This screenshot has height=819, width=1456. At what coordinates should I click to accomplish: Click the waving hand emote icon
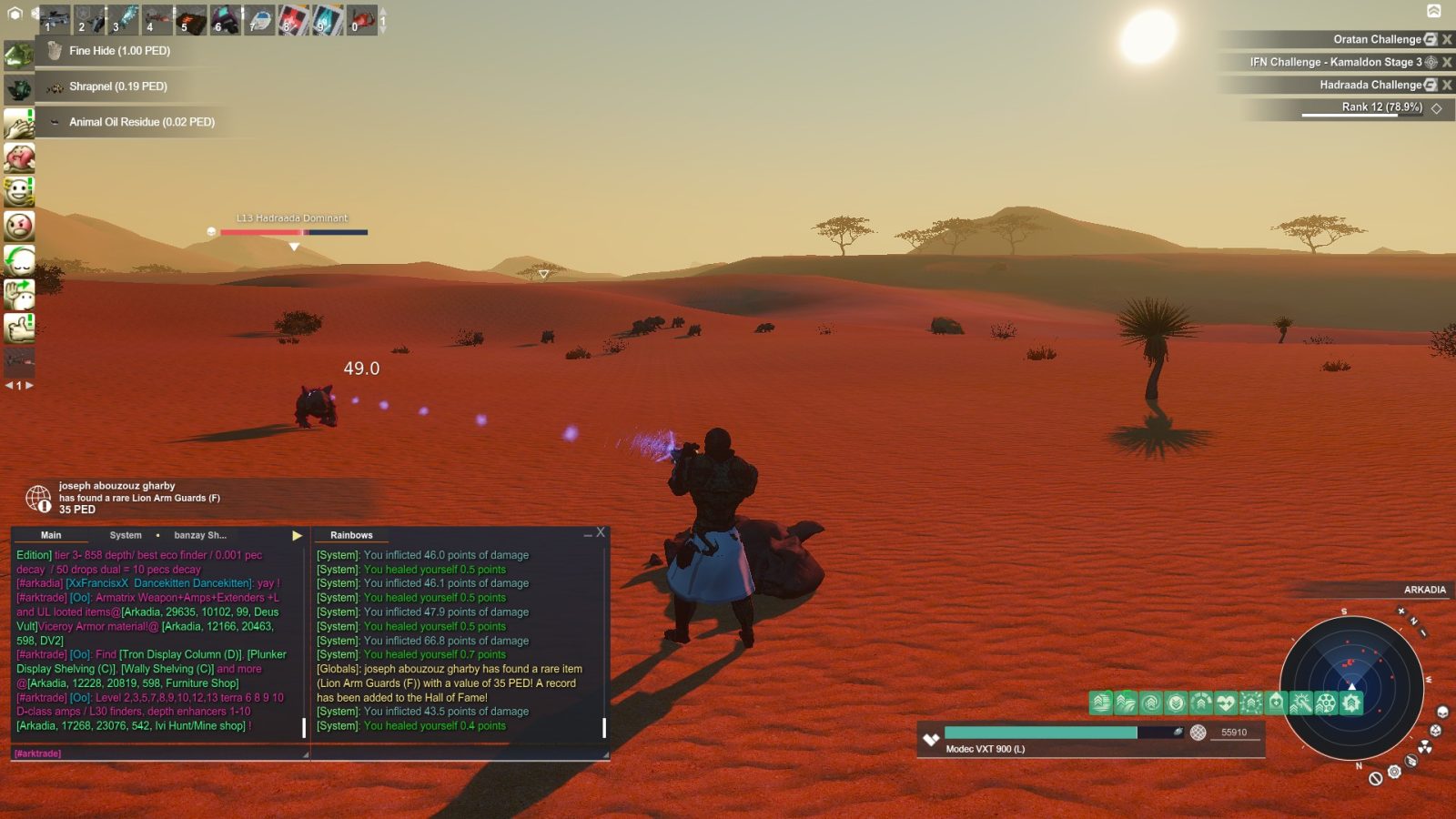pyautogui.click(x=20, y=293)
